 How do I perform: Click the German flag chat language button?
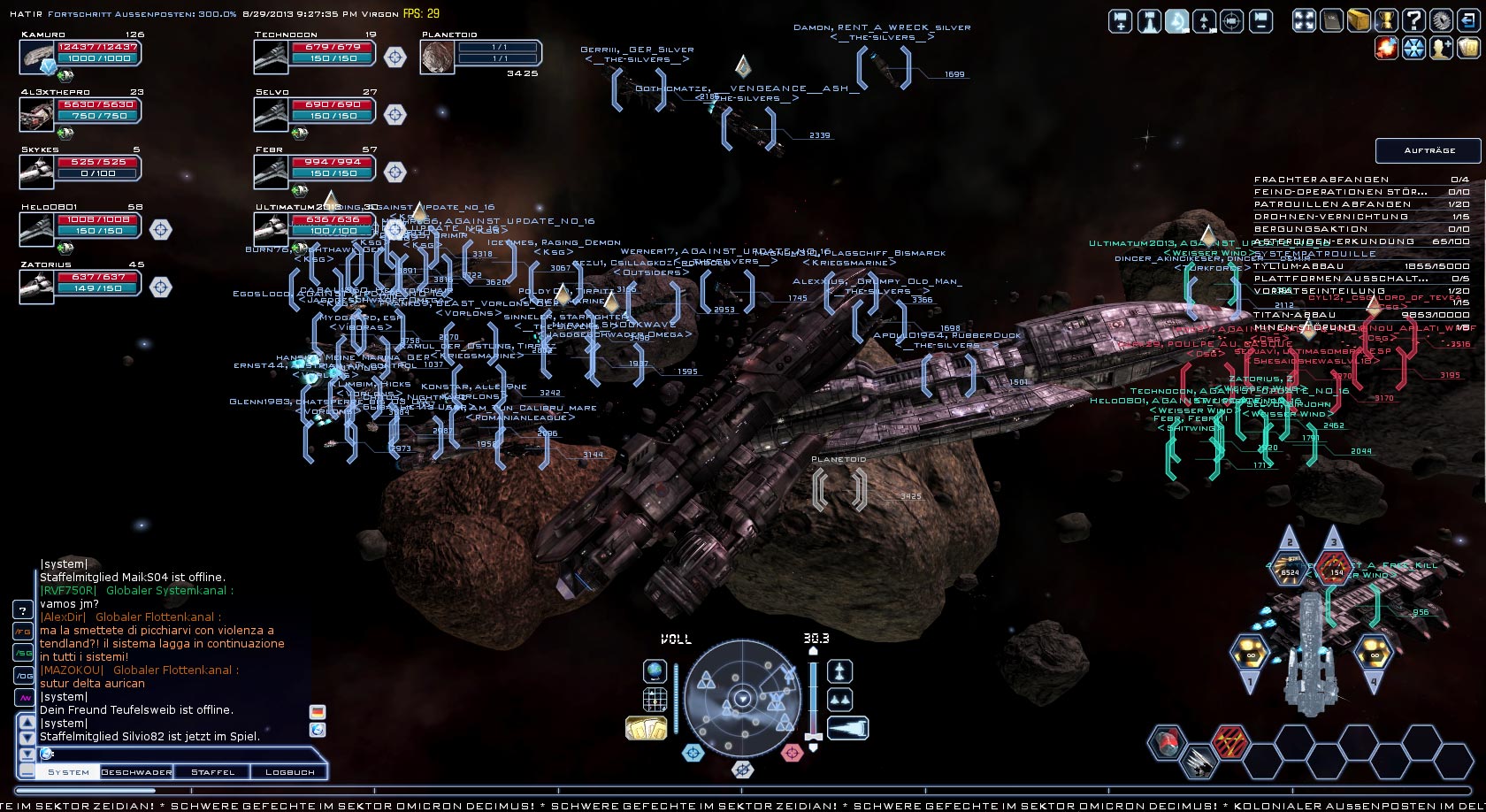[x=318, y=712]
